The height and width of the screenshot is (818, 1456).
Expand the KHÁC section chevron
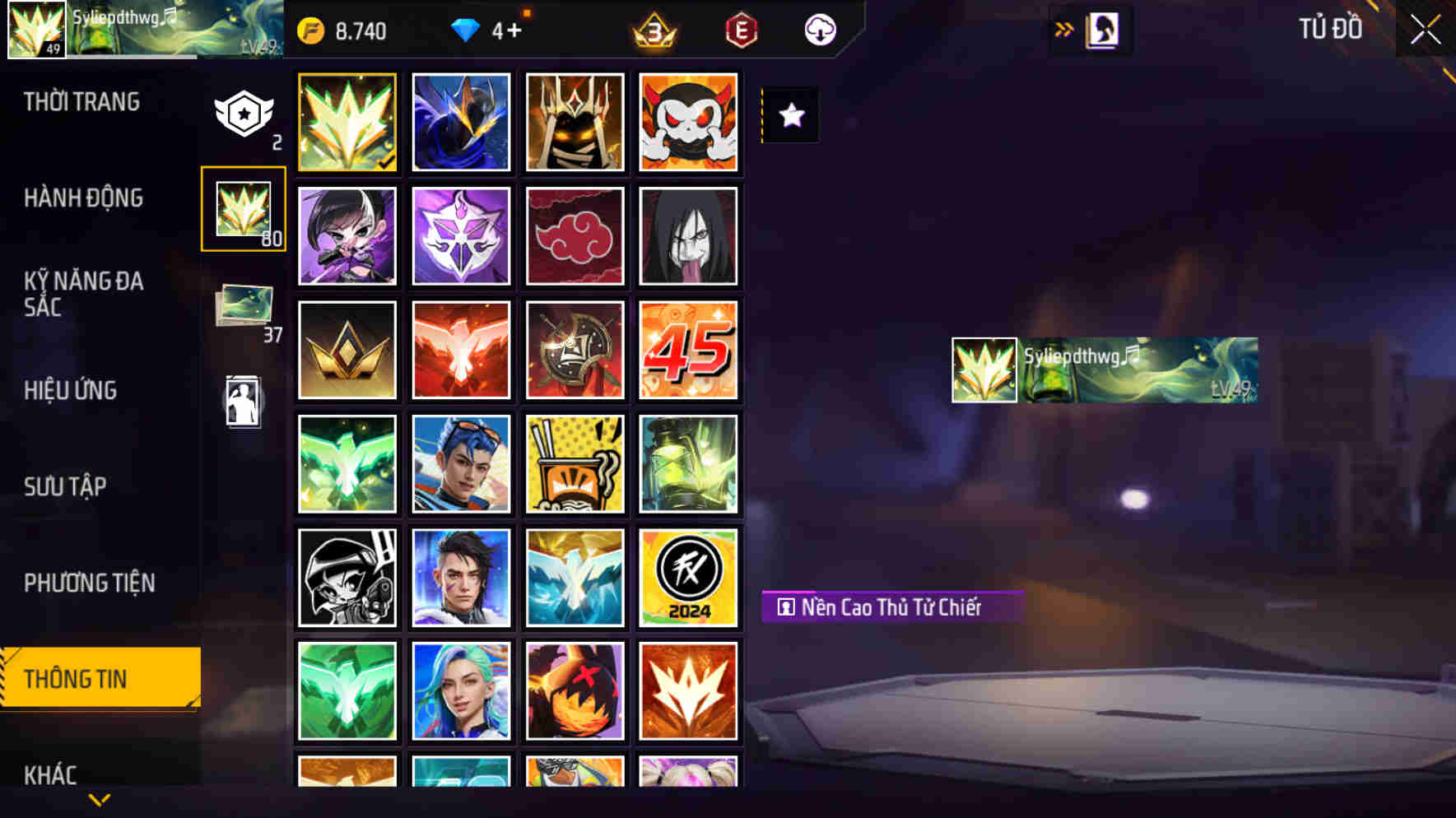pyautogui.click(x=99, y=798)
